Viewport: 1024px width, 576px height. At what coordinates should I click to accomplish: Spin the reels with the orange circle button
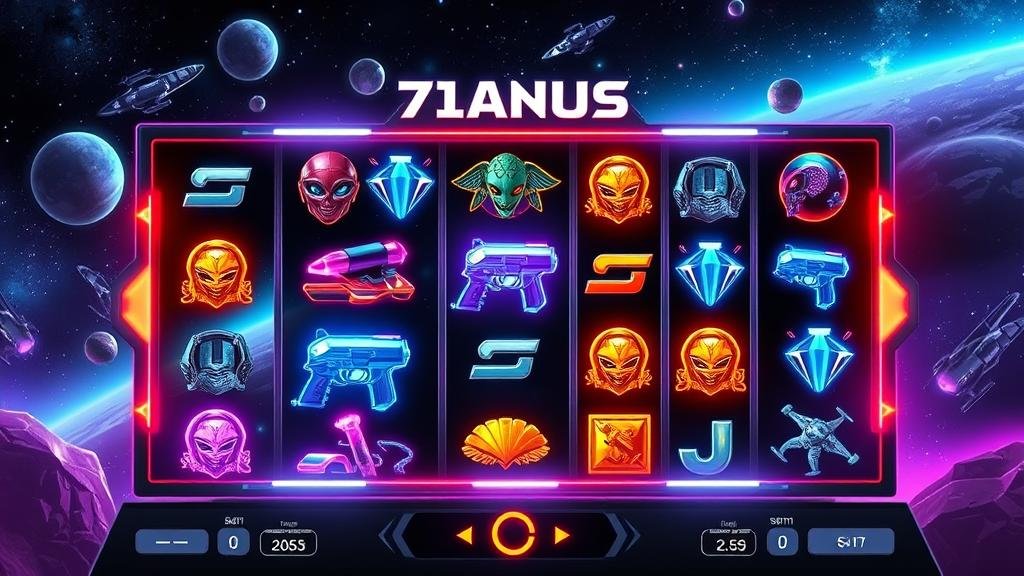[x=511, y=536]
